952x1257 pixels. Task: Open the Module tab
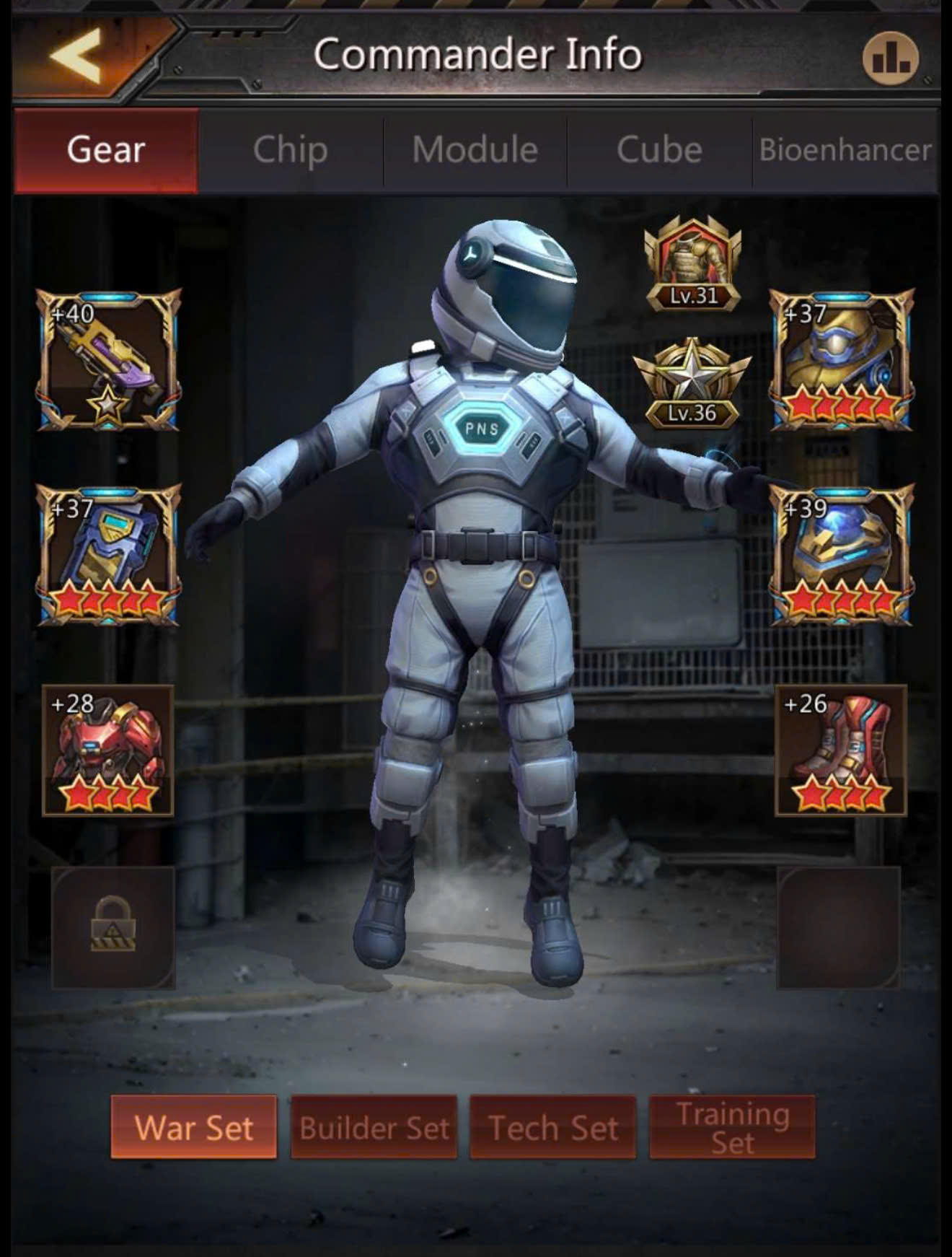coord(475,150)
